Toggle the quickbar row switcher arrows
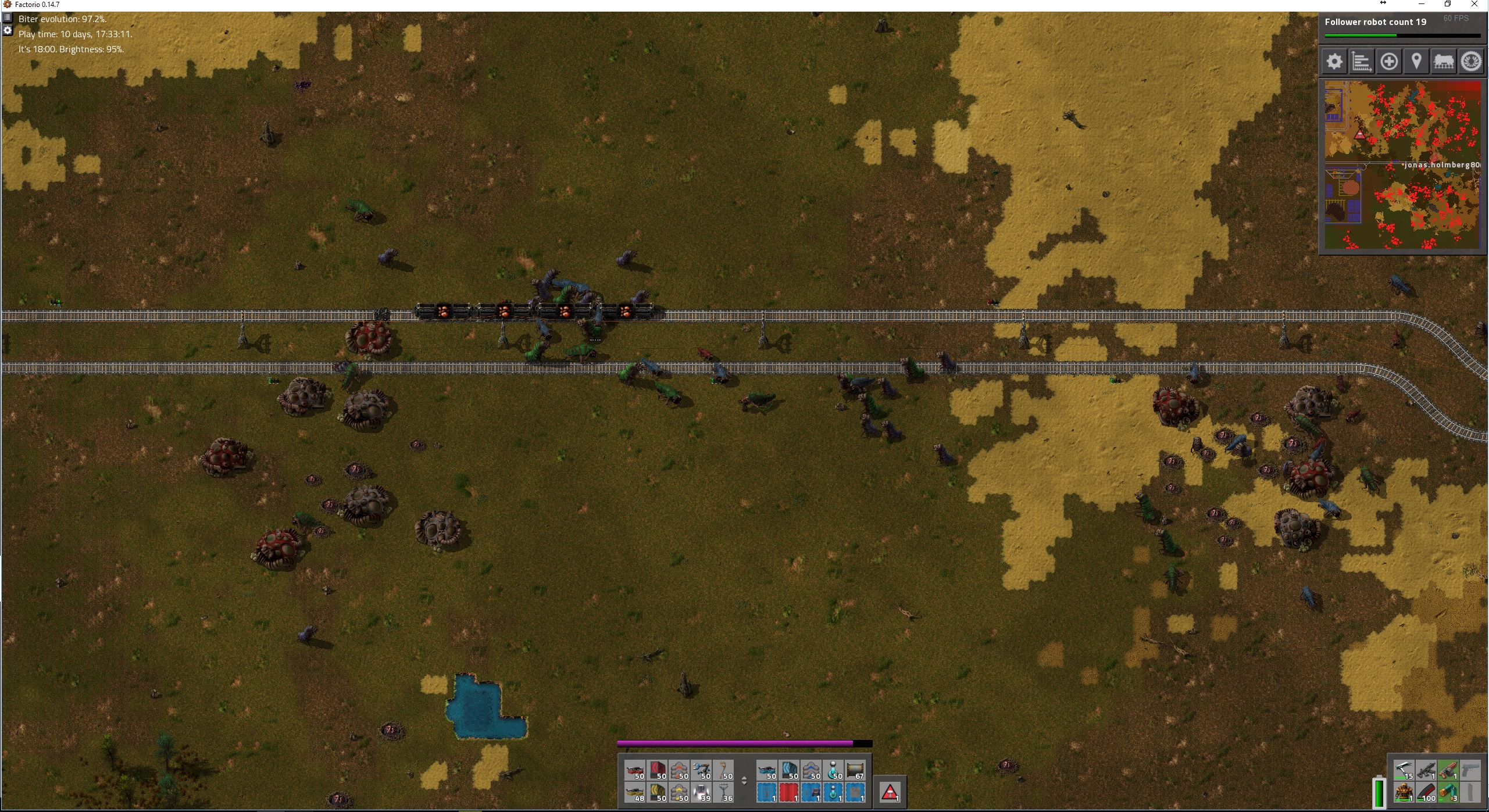This screenshot has width=1489, height=812. tap(744, 781)
